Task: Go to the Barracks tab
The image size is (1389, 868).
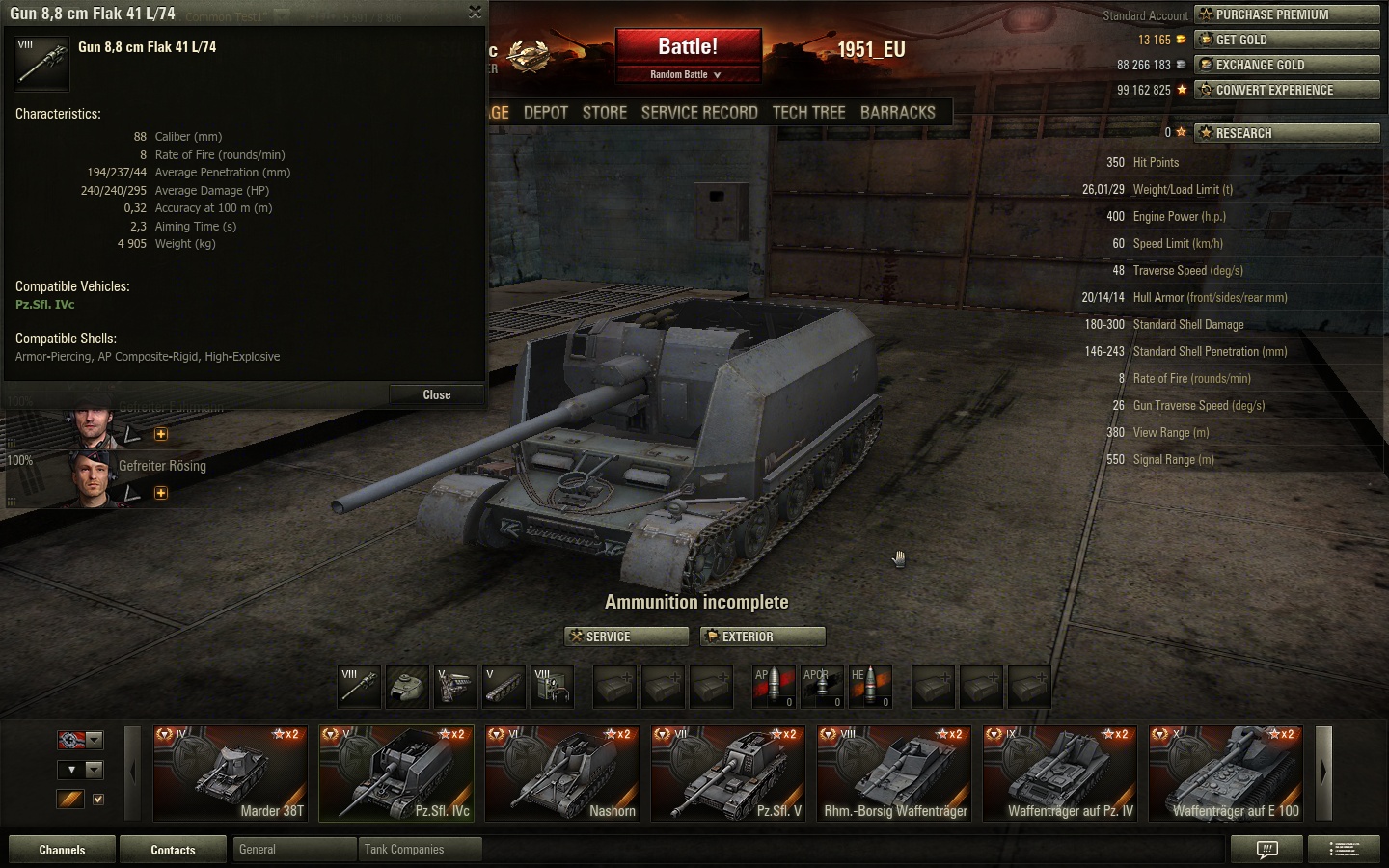Action: [897, 112]
